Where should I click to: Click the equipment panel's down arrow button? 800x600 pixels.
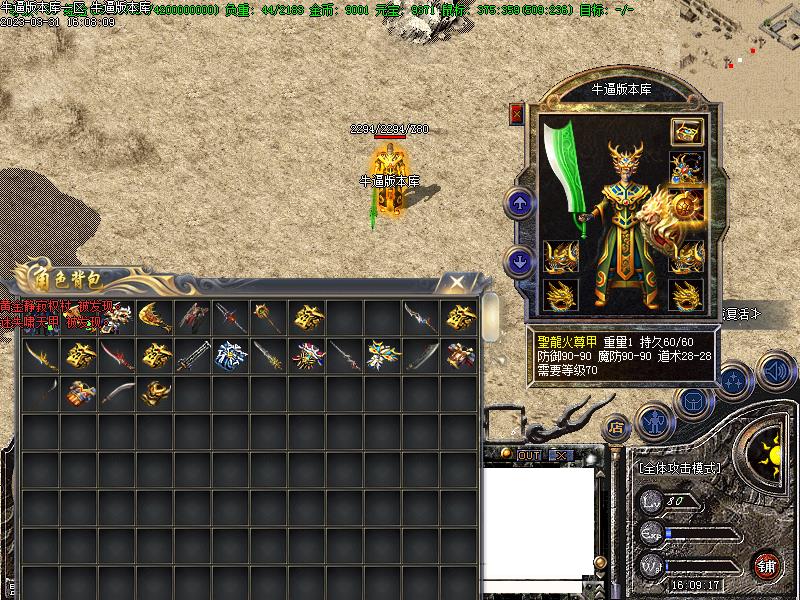520,262
